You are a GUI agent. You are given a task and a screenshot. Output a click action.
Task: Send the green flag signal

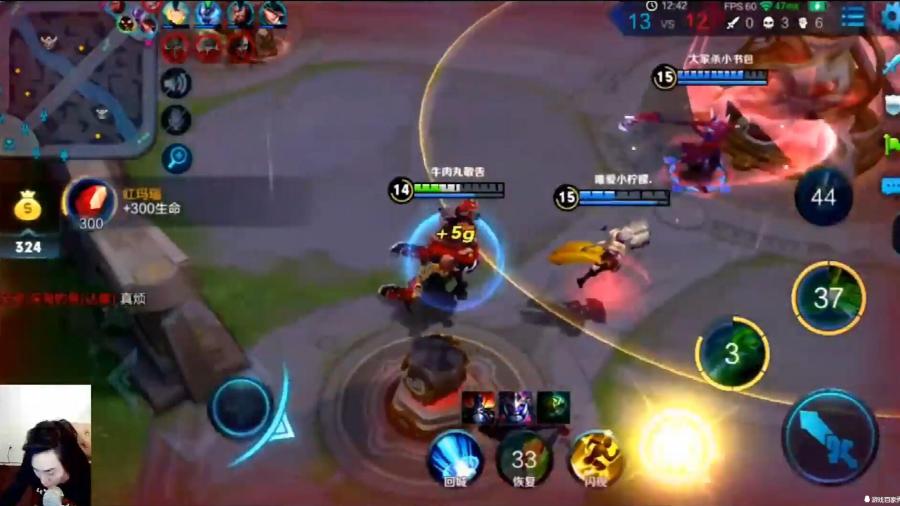(x=891, y=146)
